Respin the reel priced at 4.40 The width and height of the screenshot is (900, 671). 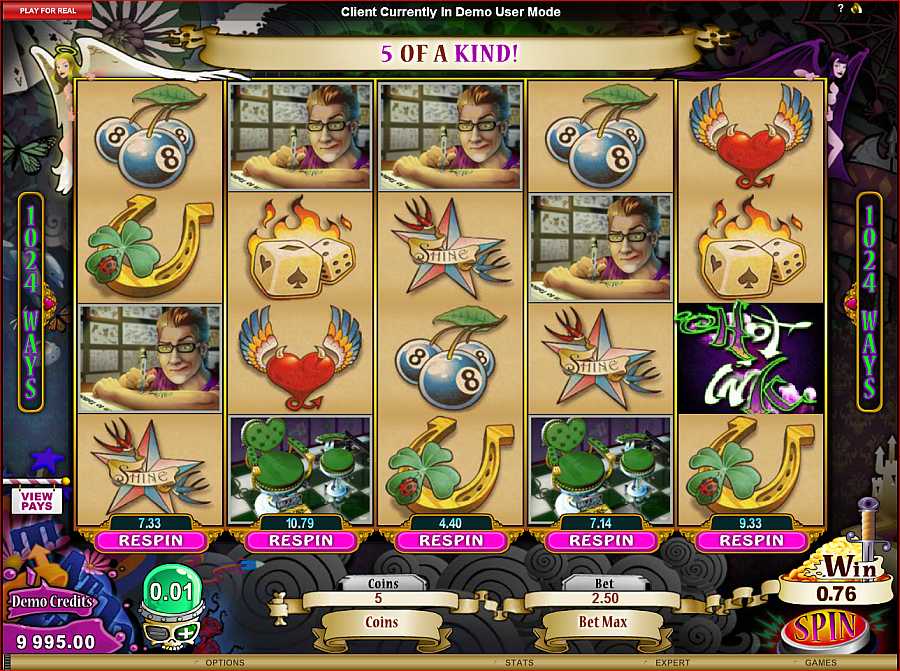[x=449, y=540]
